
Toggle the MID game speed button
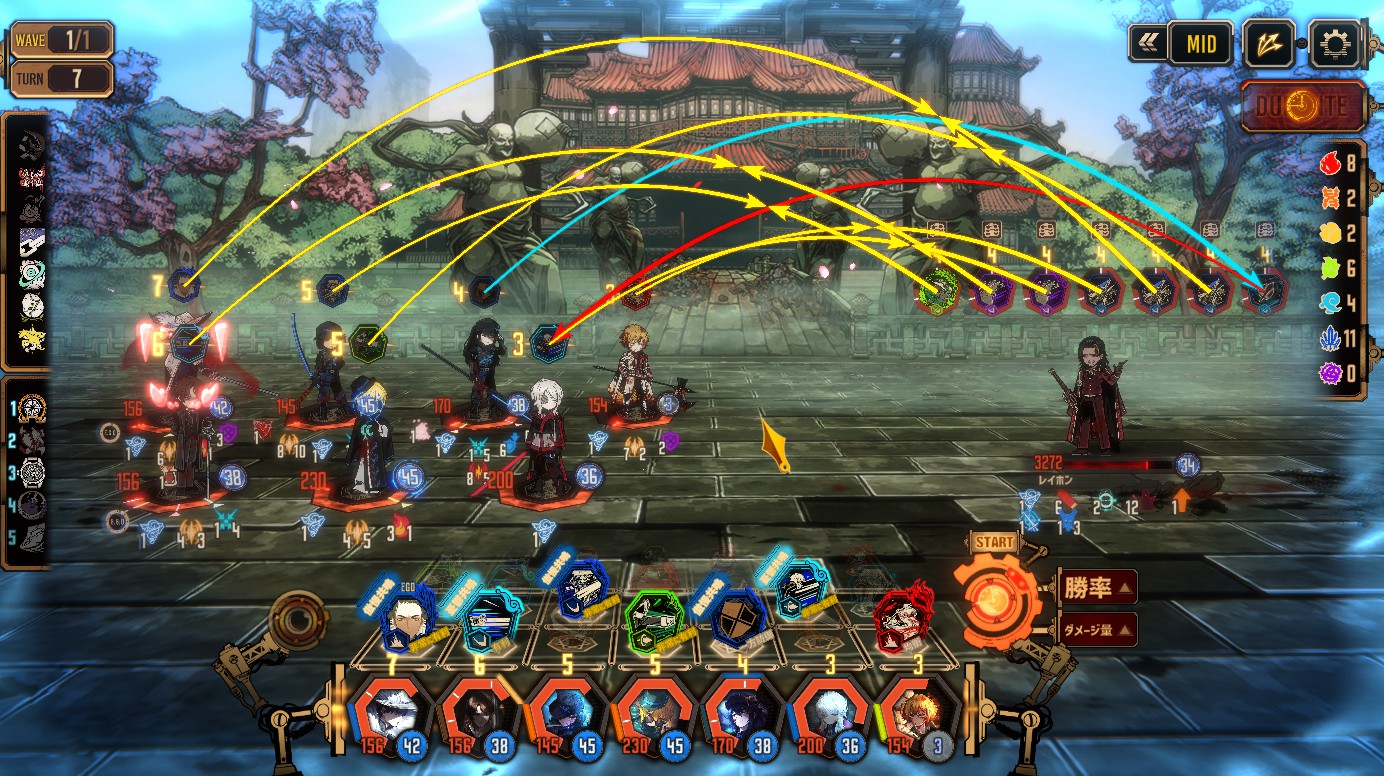click(1200, 44)
